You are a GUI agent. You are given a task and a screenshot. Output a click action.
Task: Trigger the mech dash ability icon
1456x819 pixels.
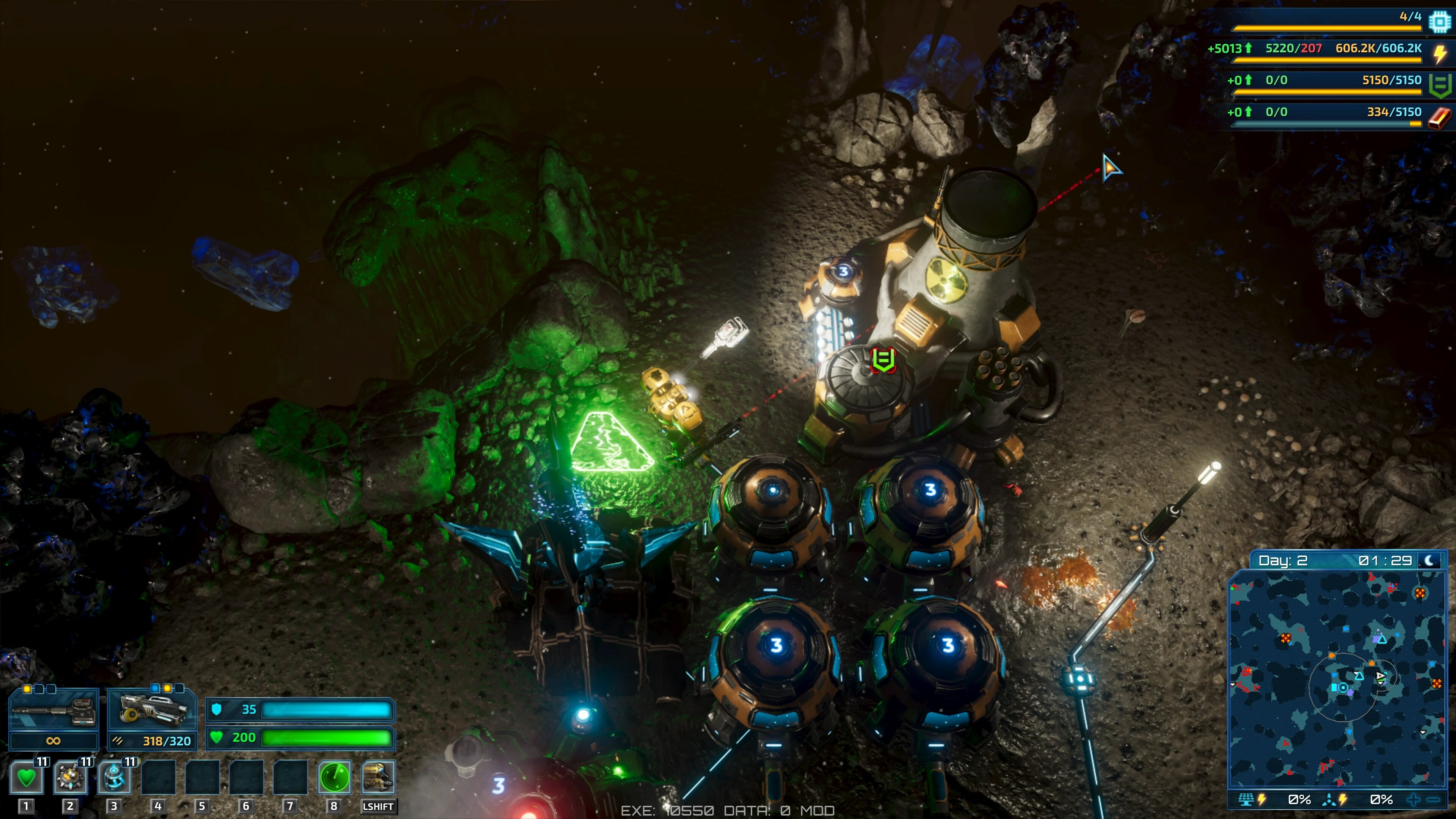point(378,778)
